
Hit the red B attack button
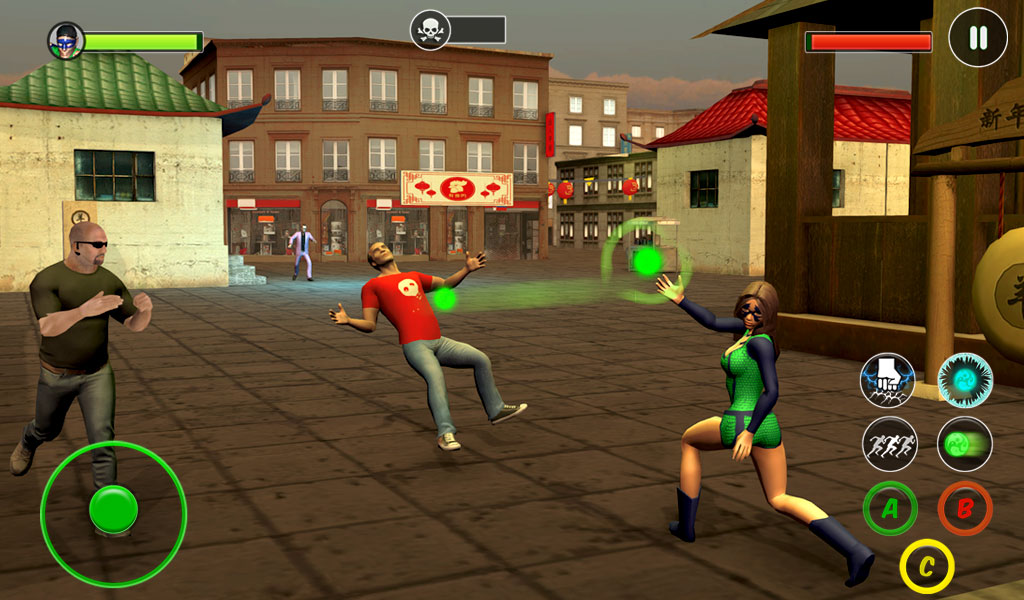coord(965,509)
